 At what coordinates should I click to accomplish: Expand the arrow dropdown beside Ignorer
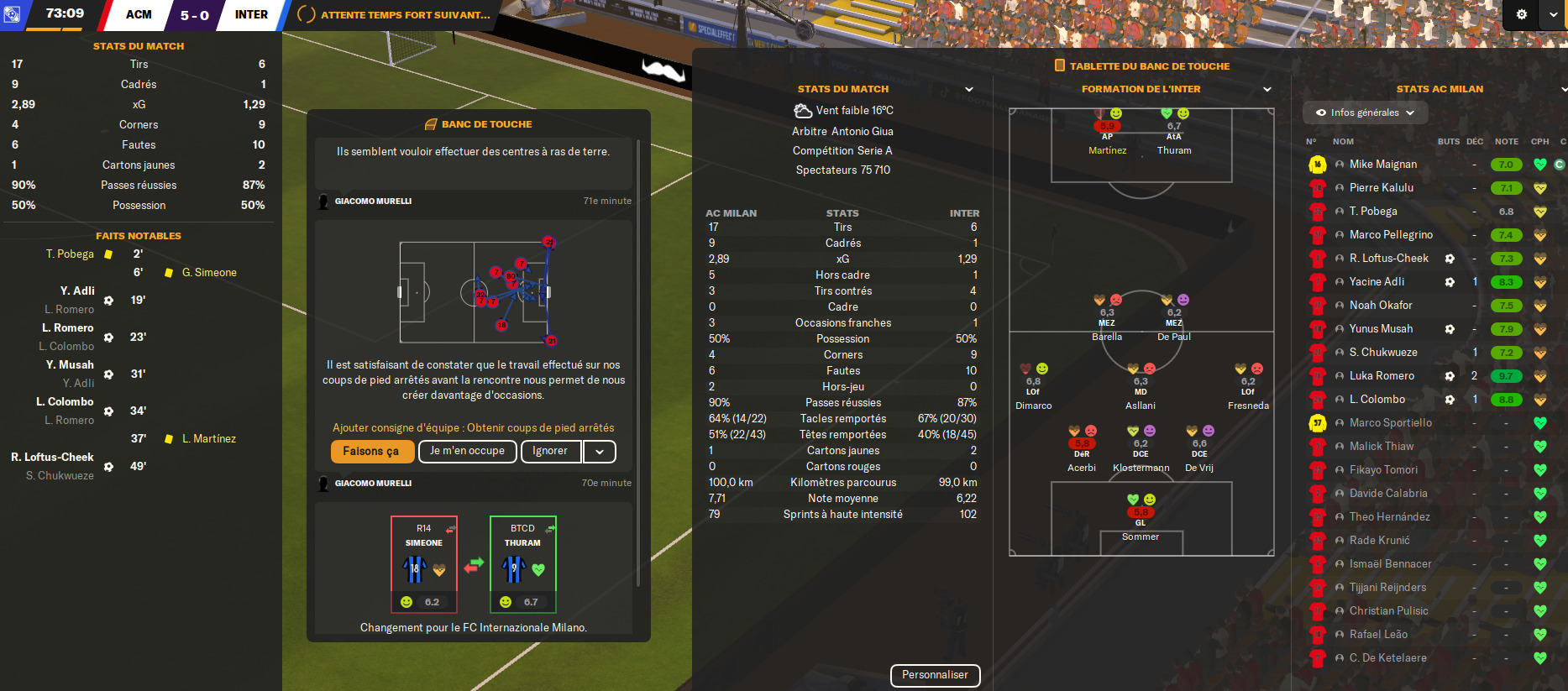click(600, 452)
